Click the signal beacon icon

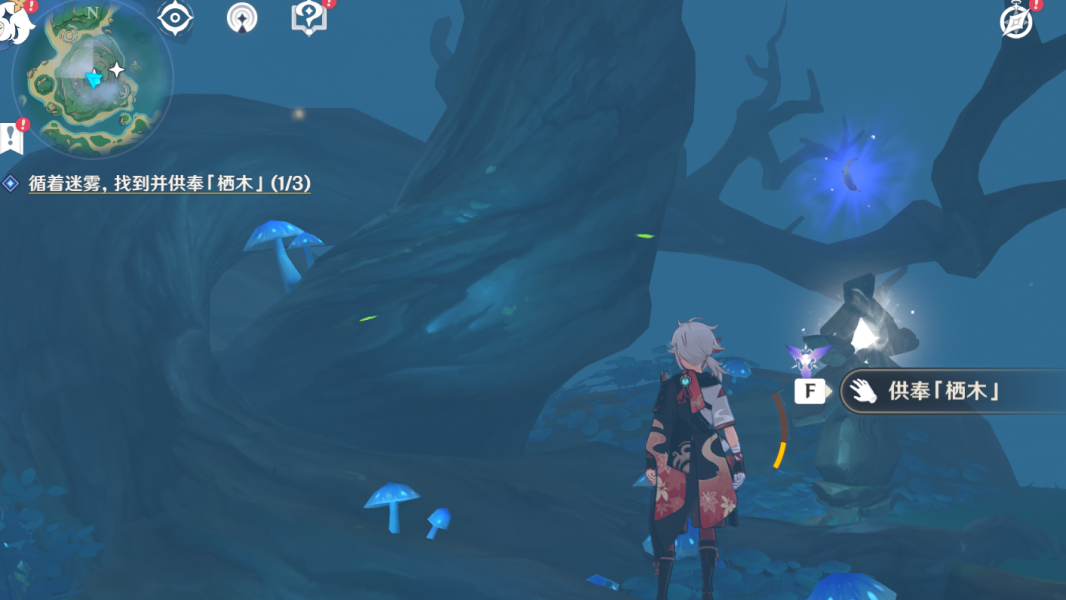click(x=242, y=17)
